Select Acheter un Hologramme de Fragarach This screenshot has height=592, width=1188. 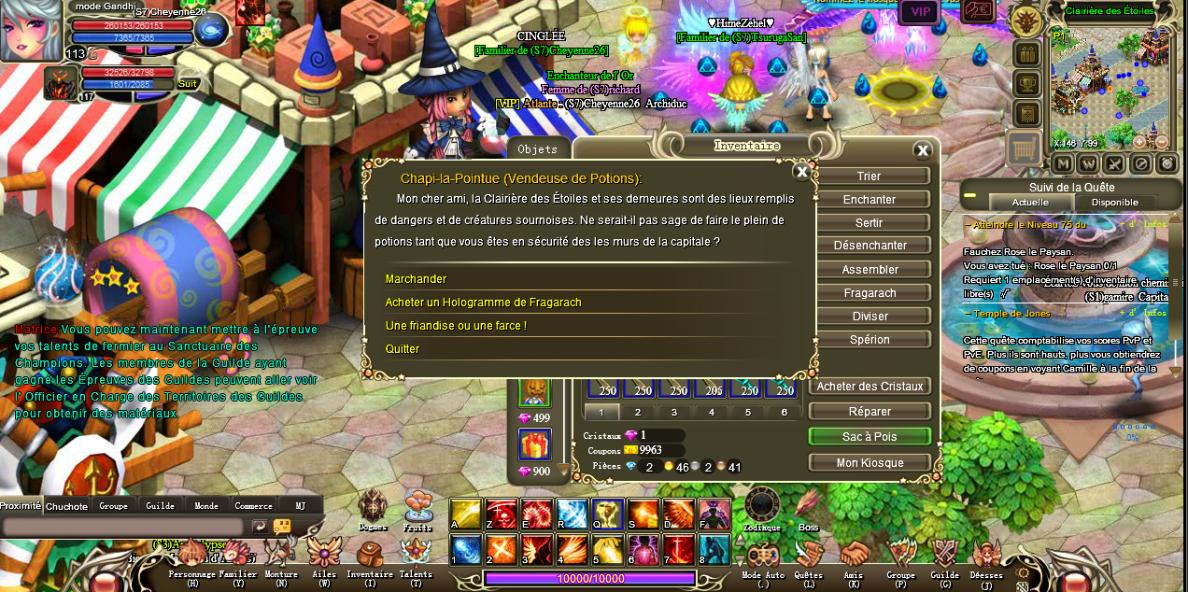483,302
